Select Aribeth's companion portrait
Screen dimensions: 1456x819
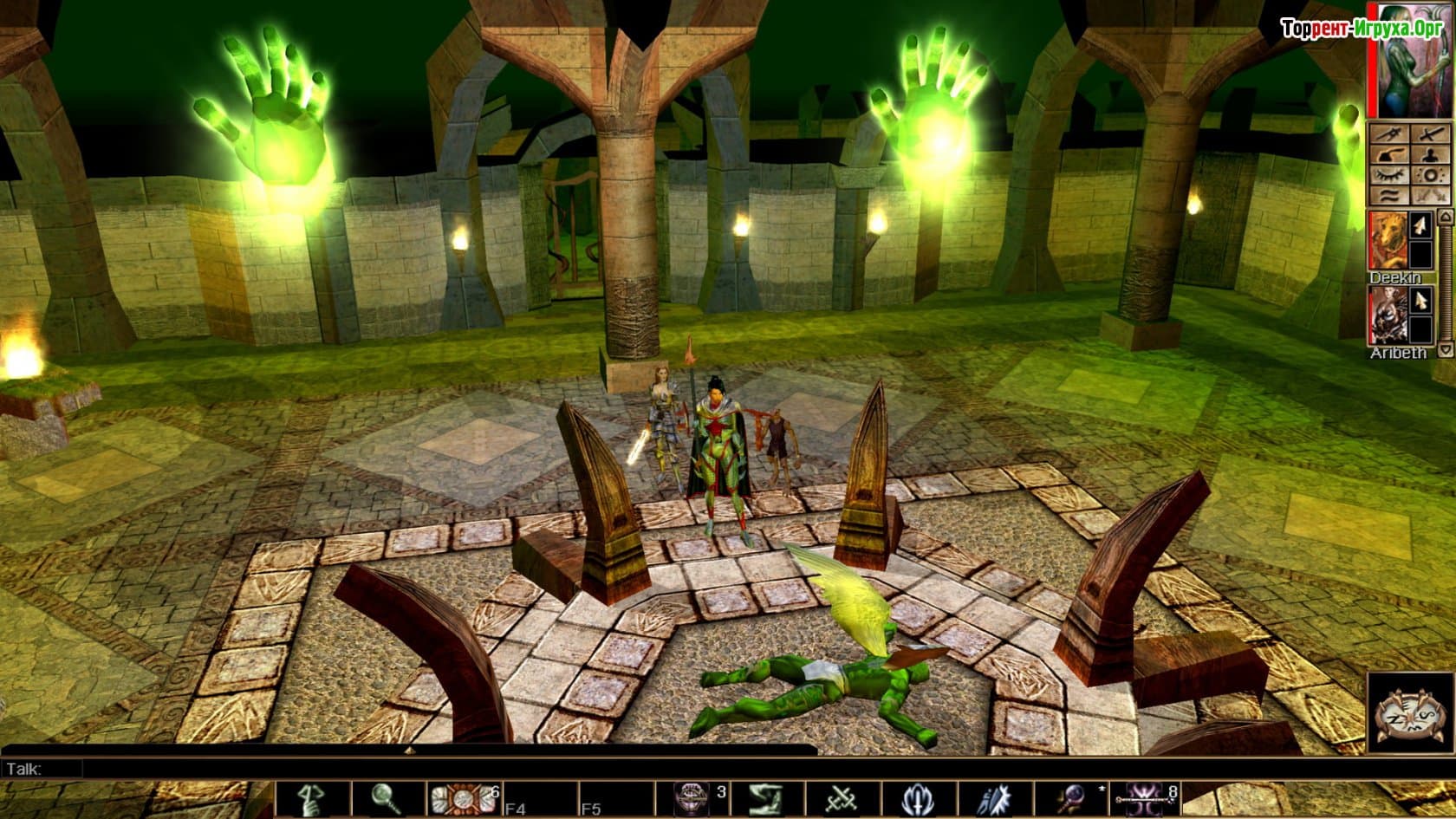[x=1386, y=315]
